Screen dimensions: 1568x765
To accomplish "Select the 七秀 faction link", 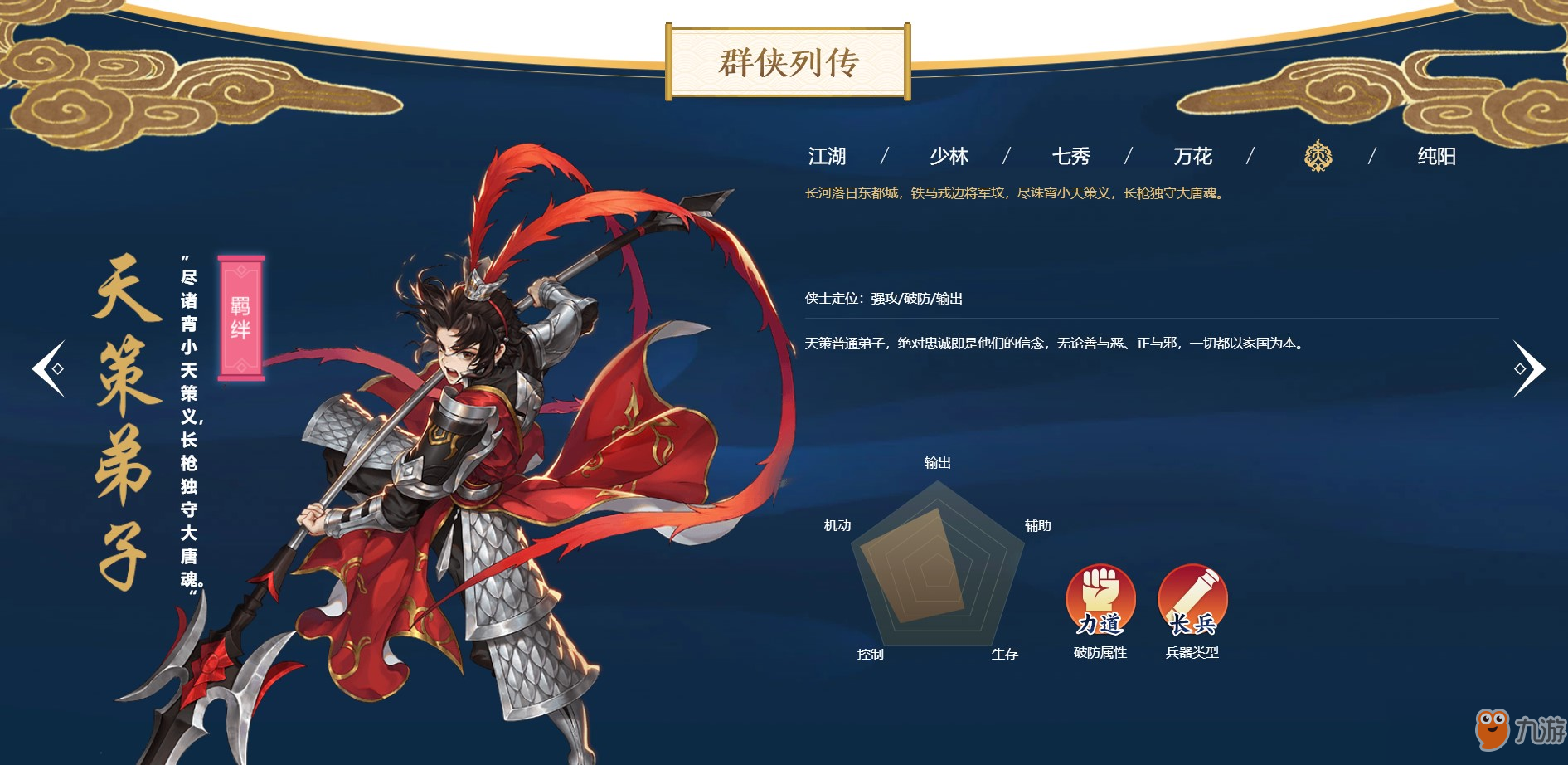I will pyautogui.click(x=1070, y=156).
